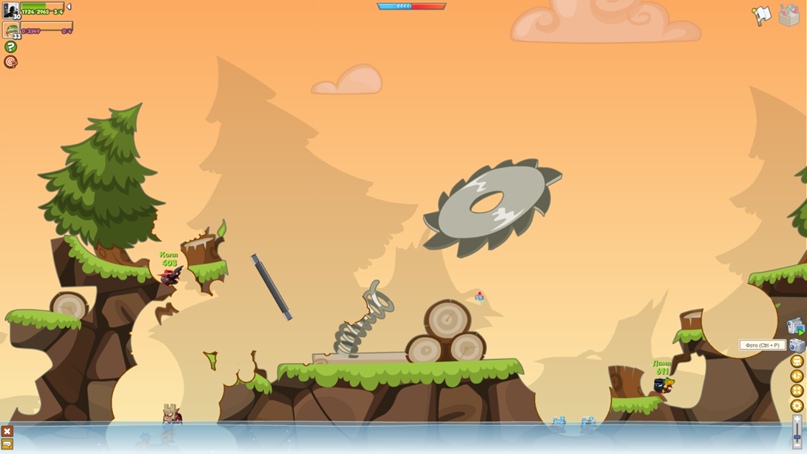Close the match with the red X button
The height and width of the screenshot is (454, 807).
[7, 431]
